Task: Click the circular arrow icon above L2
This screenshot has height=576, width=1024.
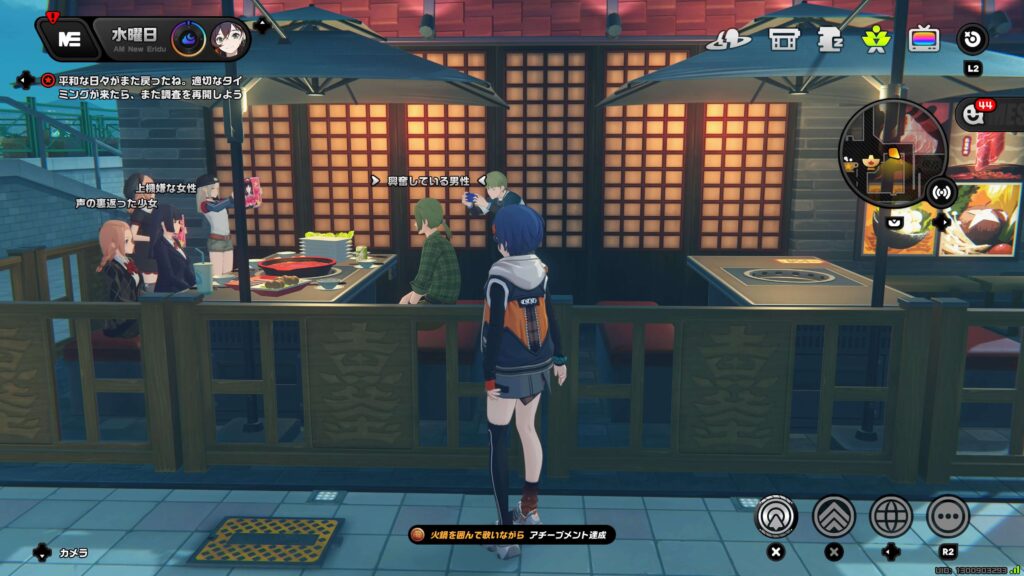Action: [972, 39]
